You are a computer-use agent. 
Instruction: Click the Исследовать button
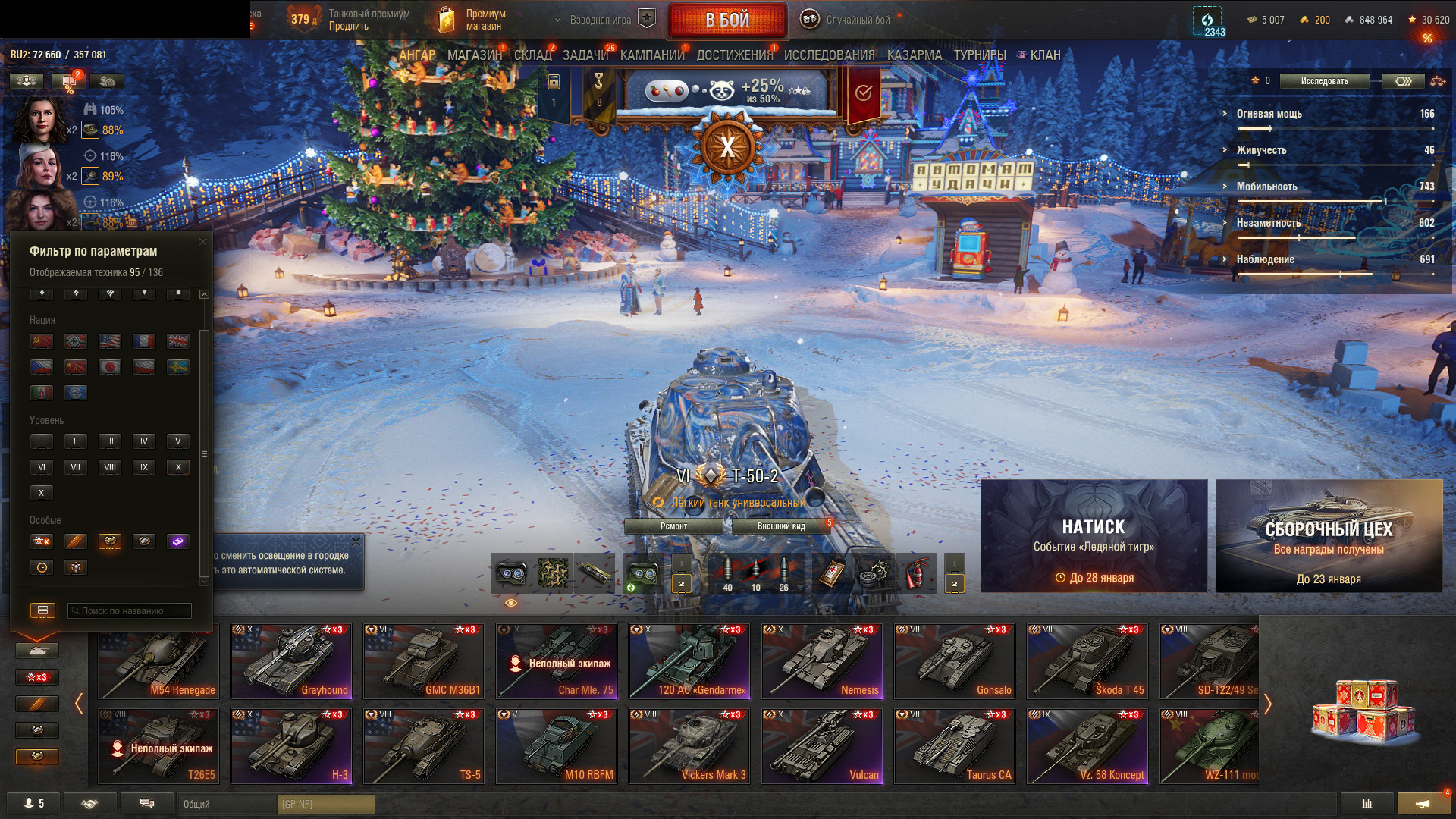(1324, 81)
